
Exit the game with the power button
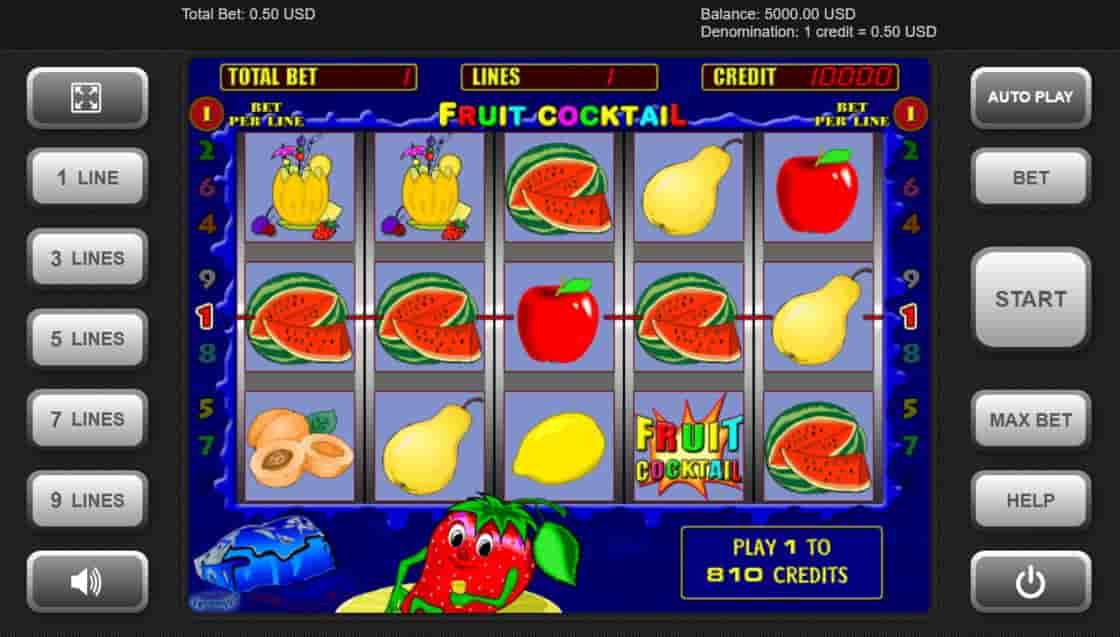[x=1030, y=581]
